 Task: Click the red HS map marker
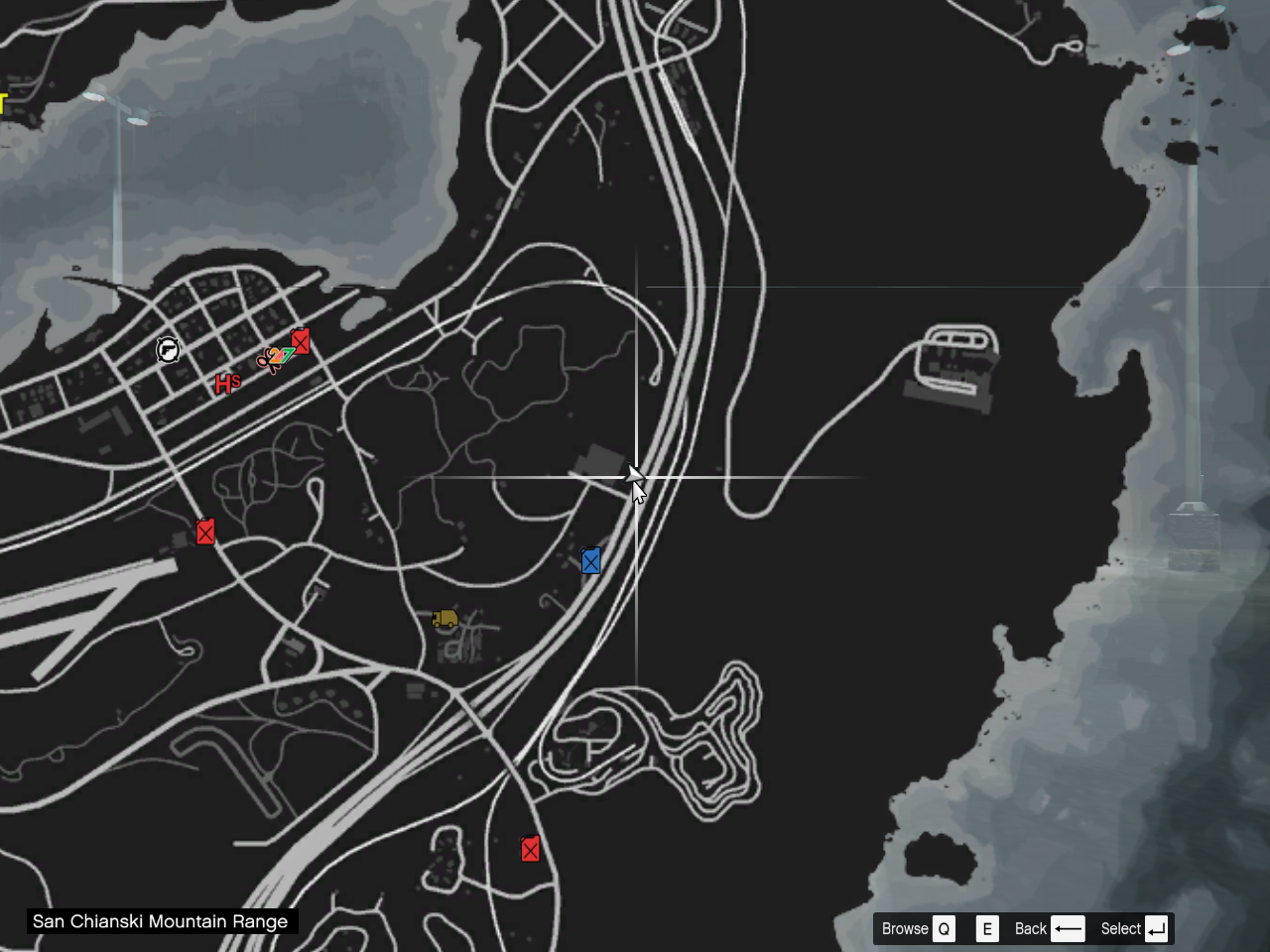pyautogui.click(x=227, y=384)
